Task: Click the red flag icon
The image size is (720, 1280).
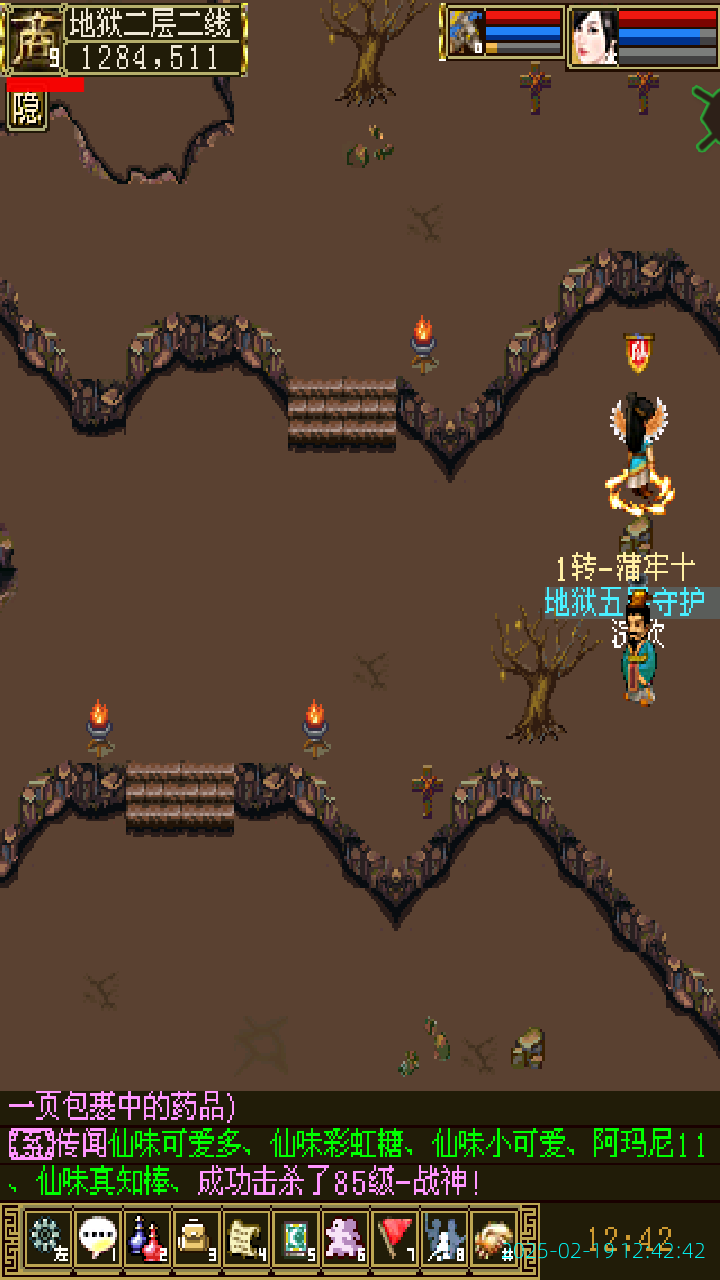Action: [x=395, y=1238]
